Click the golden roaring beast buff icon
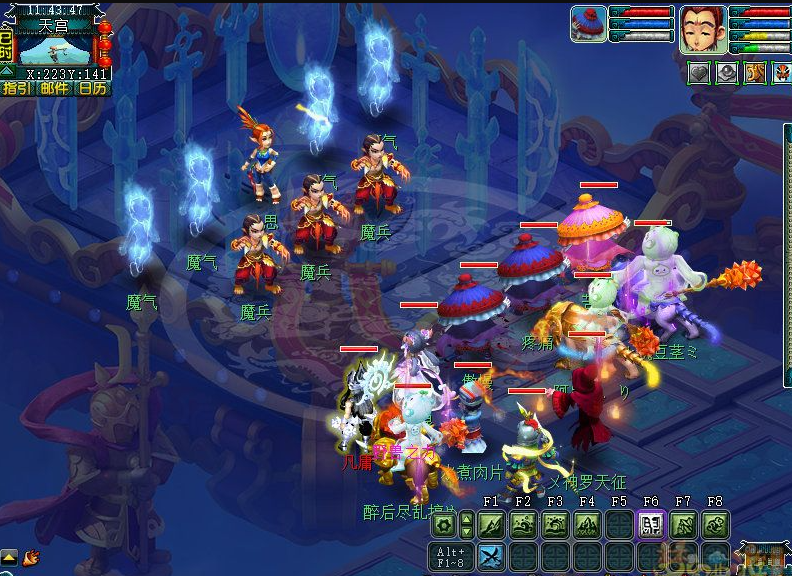Screen dimensions: 792x576 pos(754,73)
